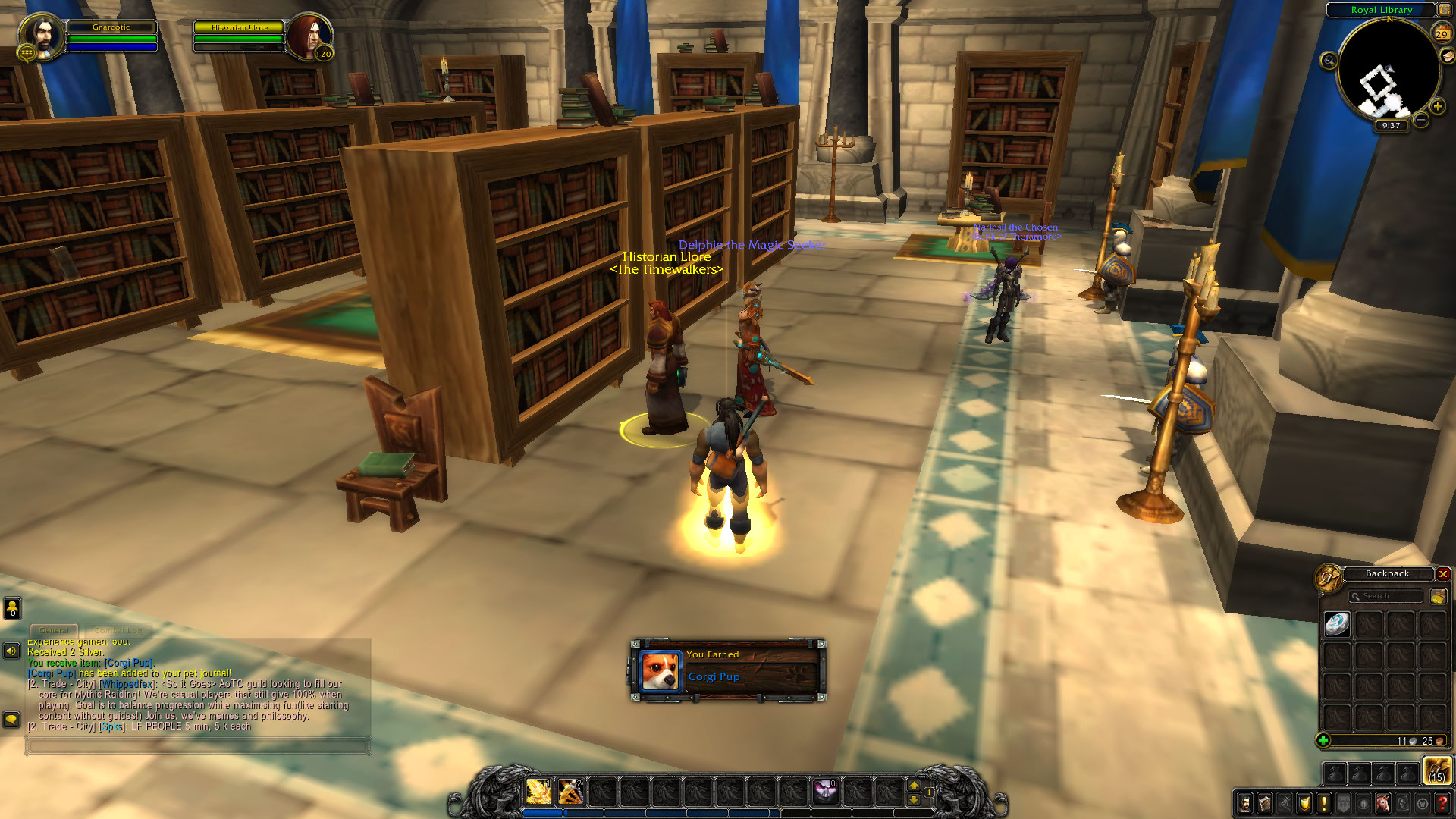Click the Backpack search field
Viewport: 1456px width, 819px height.
pos(1386,596)
